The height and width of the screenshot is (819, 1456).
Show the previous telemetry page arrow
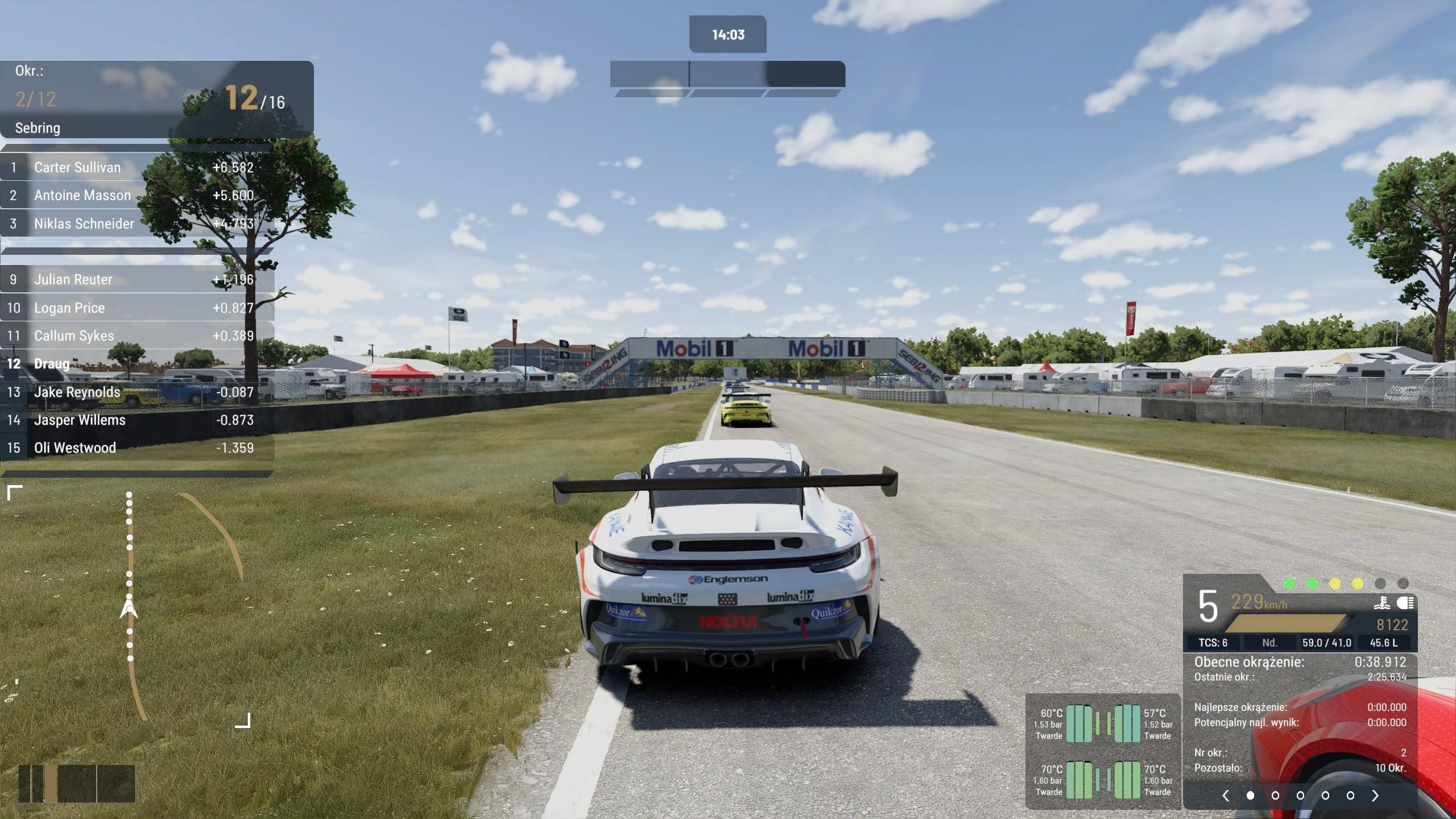coord(1226,796)
